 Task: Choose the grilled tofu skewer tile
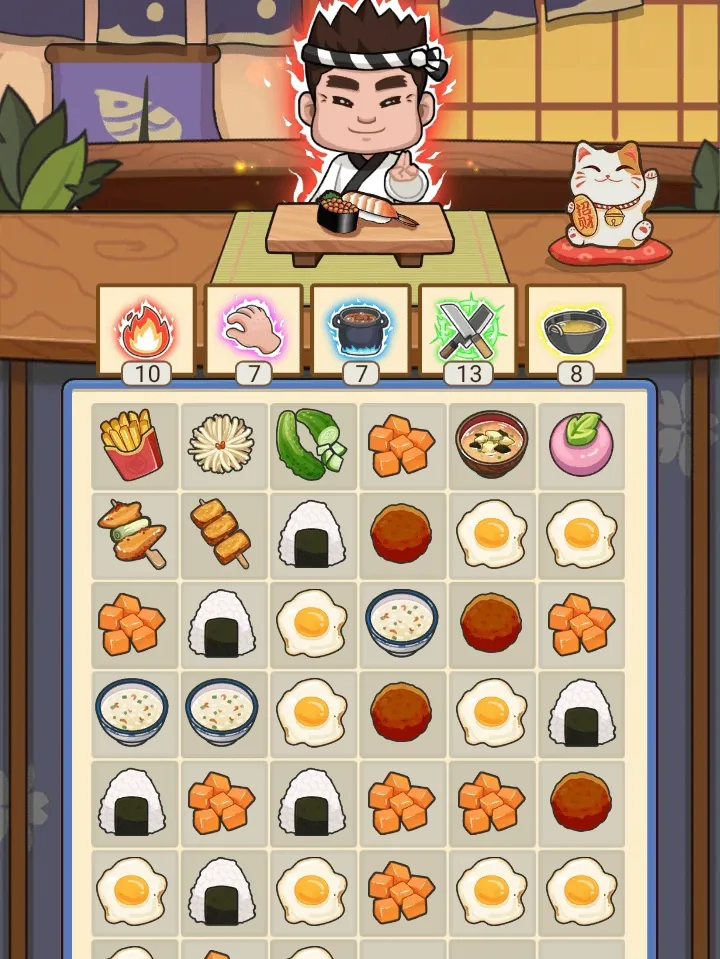222,534
